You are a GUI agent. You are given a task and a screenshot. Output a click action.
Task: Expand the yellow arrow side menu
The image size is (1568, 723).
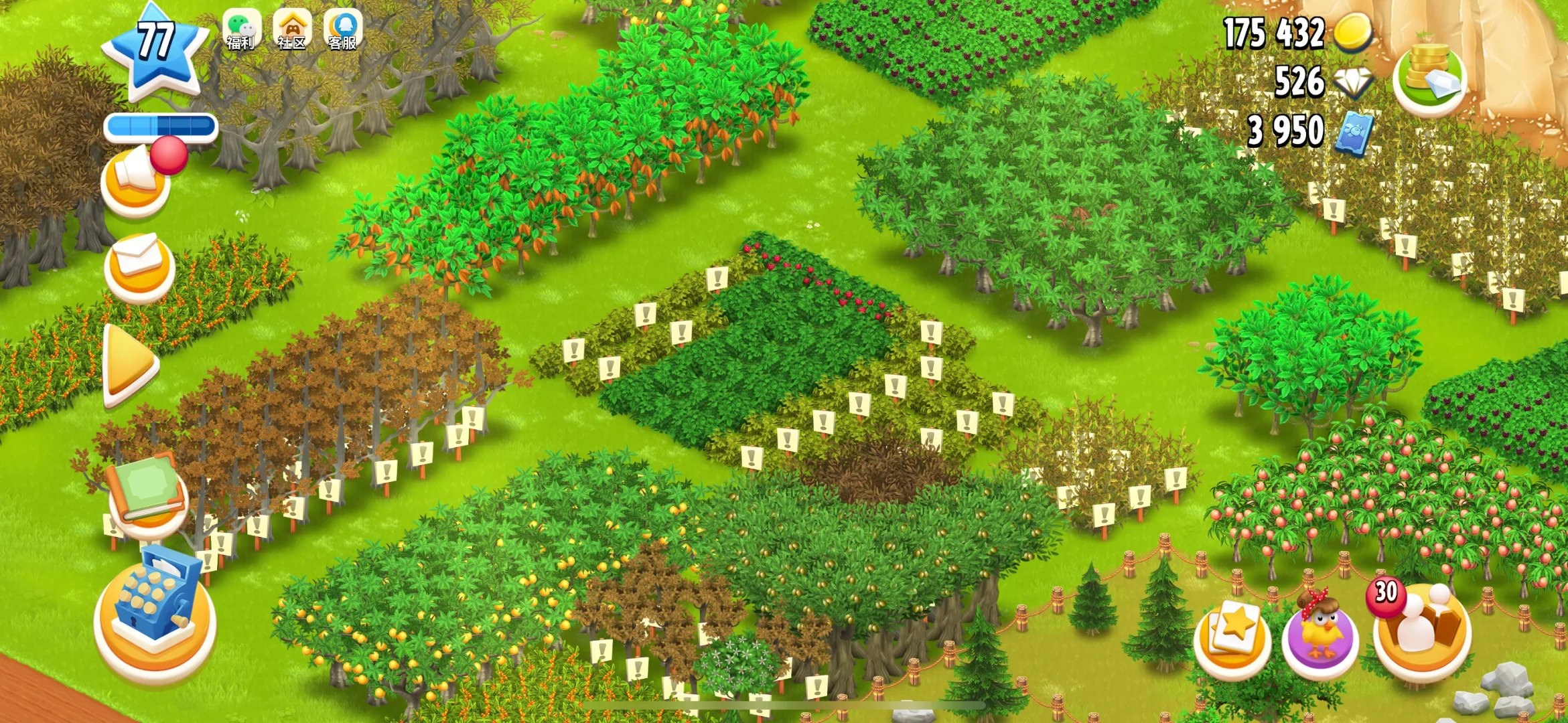point(129,365)
